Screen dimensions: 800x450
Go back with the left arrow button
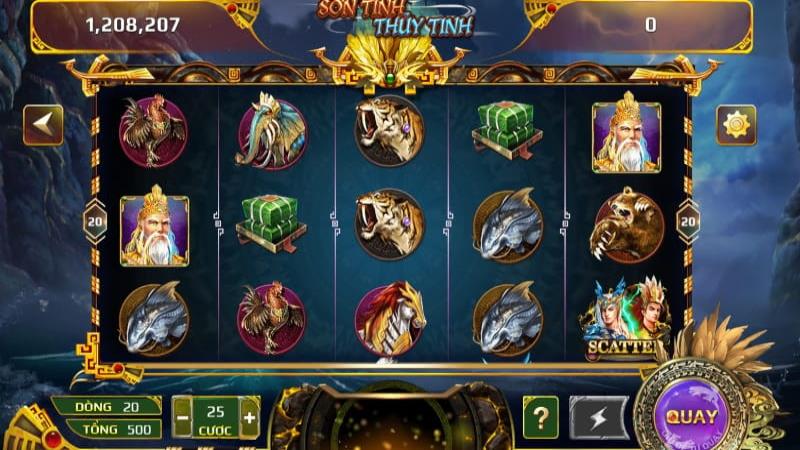coord(43,124)
